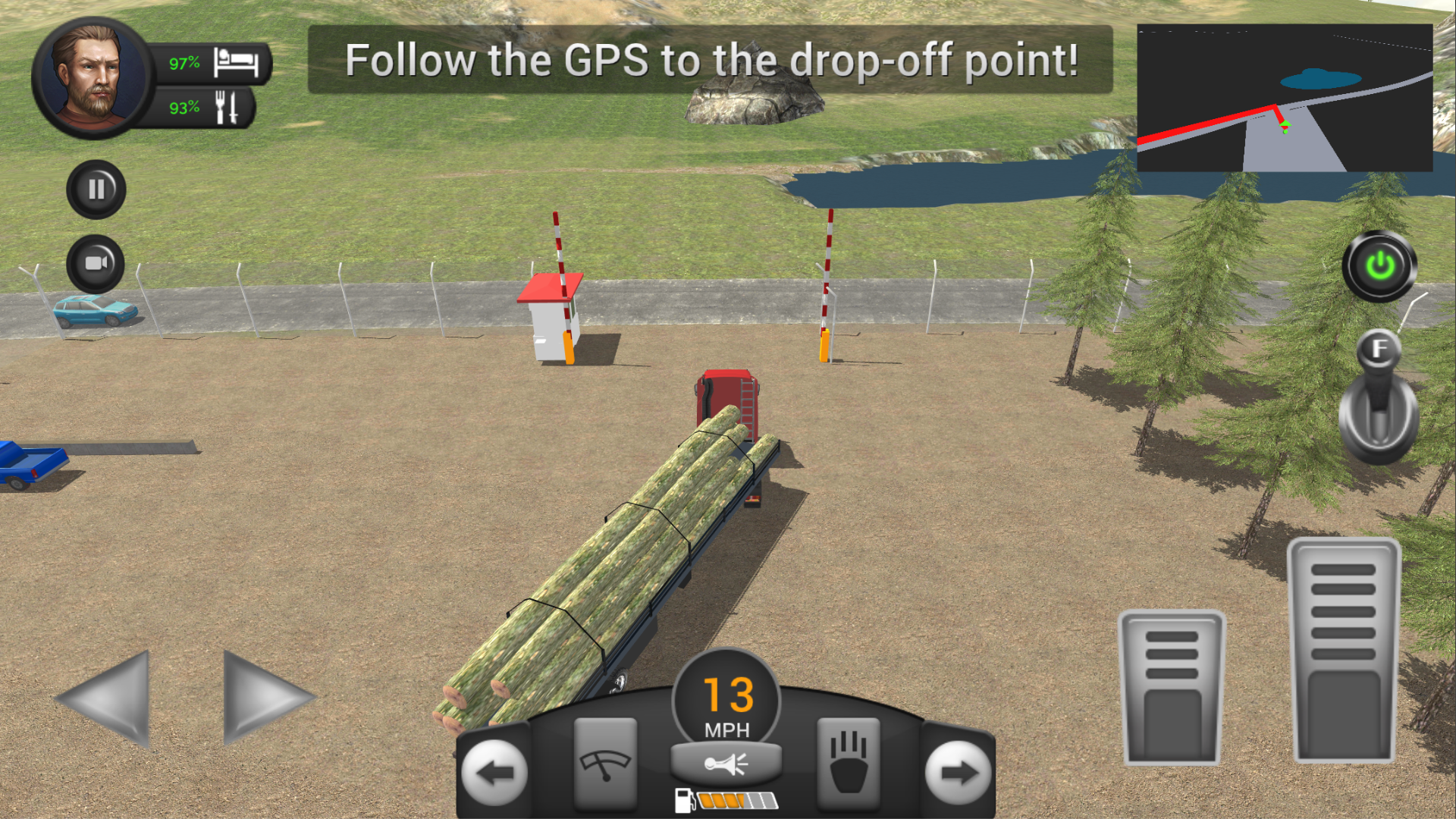The width and height of the screenshot is (1456, 819).
Task: Switch the camera view
Action: pyautogui.click(x=95, y=265)
